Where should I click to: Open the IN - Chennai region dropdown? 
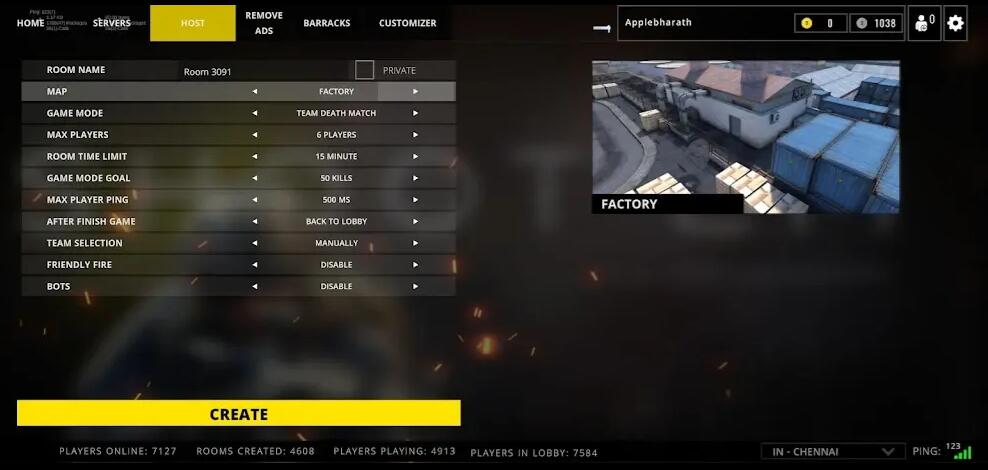[x=832, y=452]
